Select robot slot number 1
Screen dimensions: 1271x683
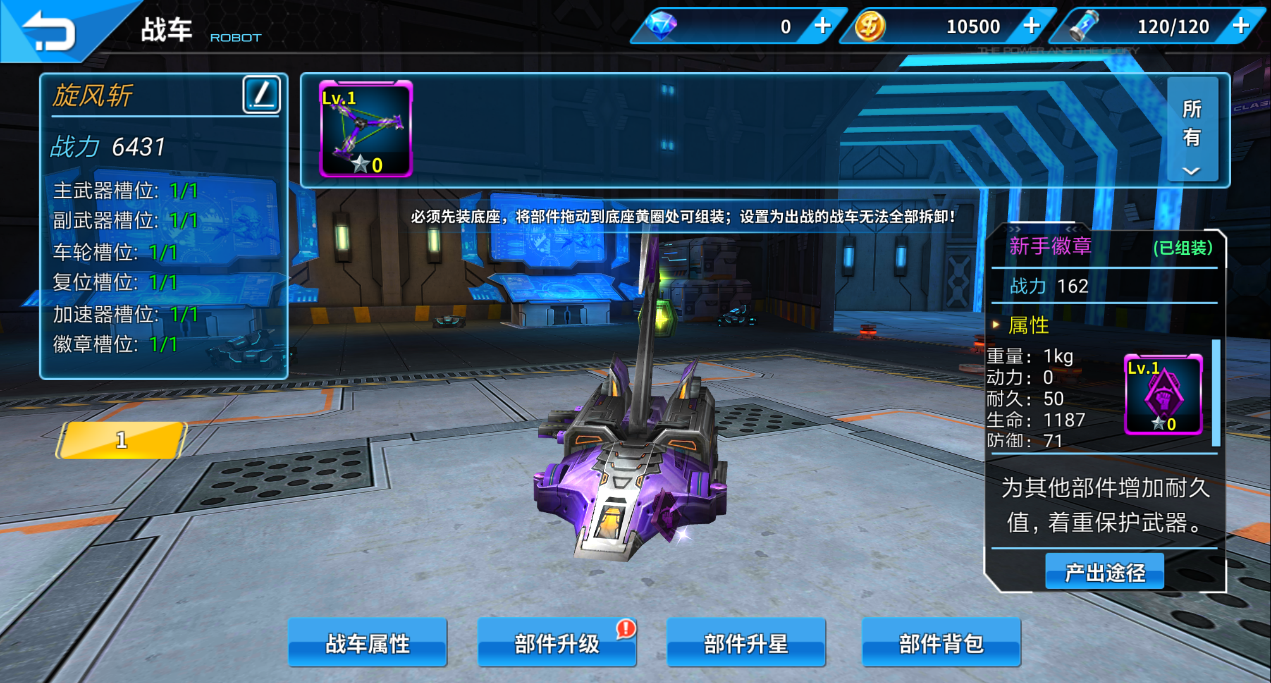(x=121, y=440)
